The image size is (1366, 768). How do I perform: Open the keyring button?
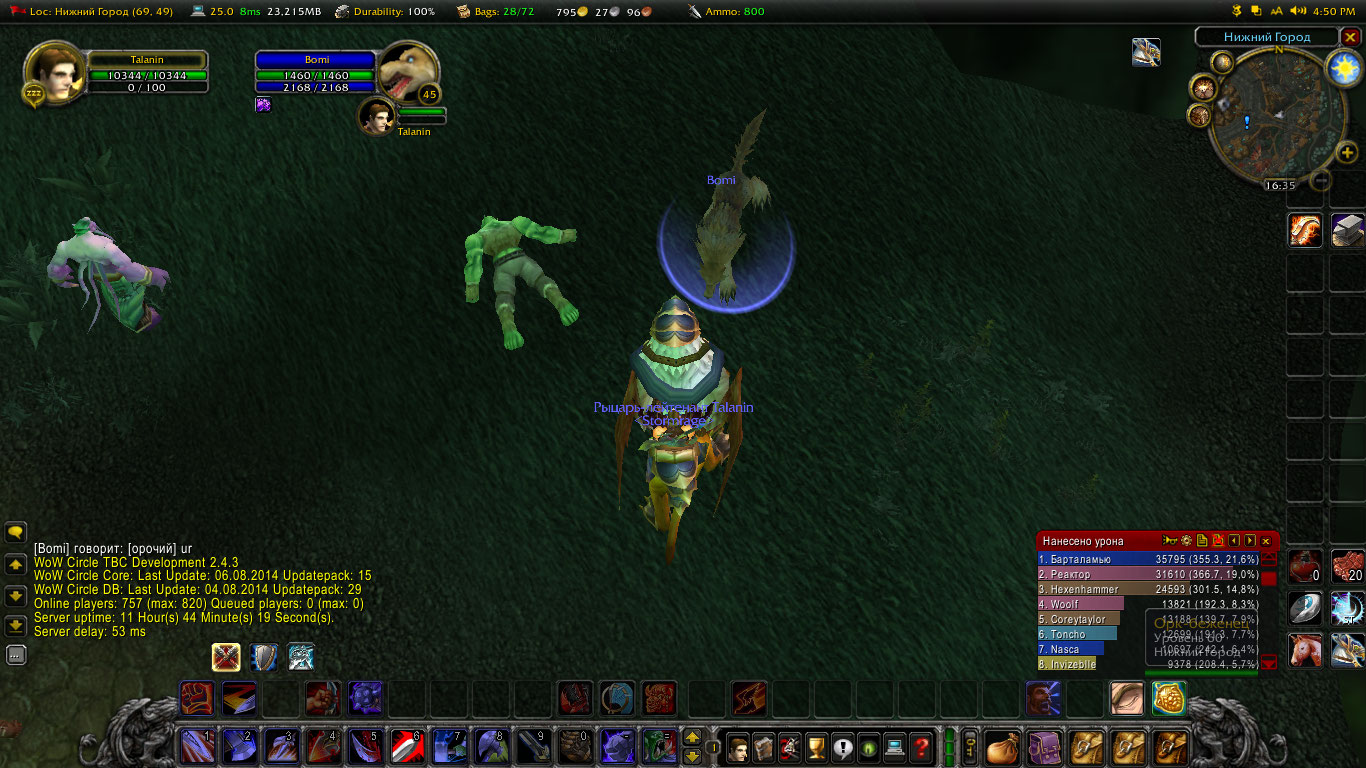pyautogui.click(x=969, y=746)
